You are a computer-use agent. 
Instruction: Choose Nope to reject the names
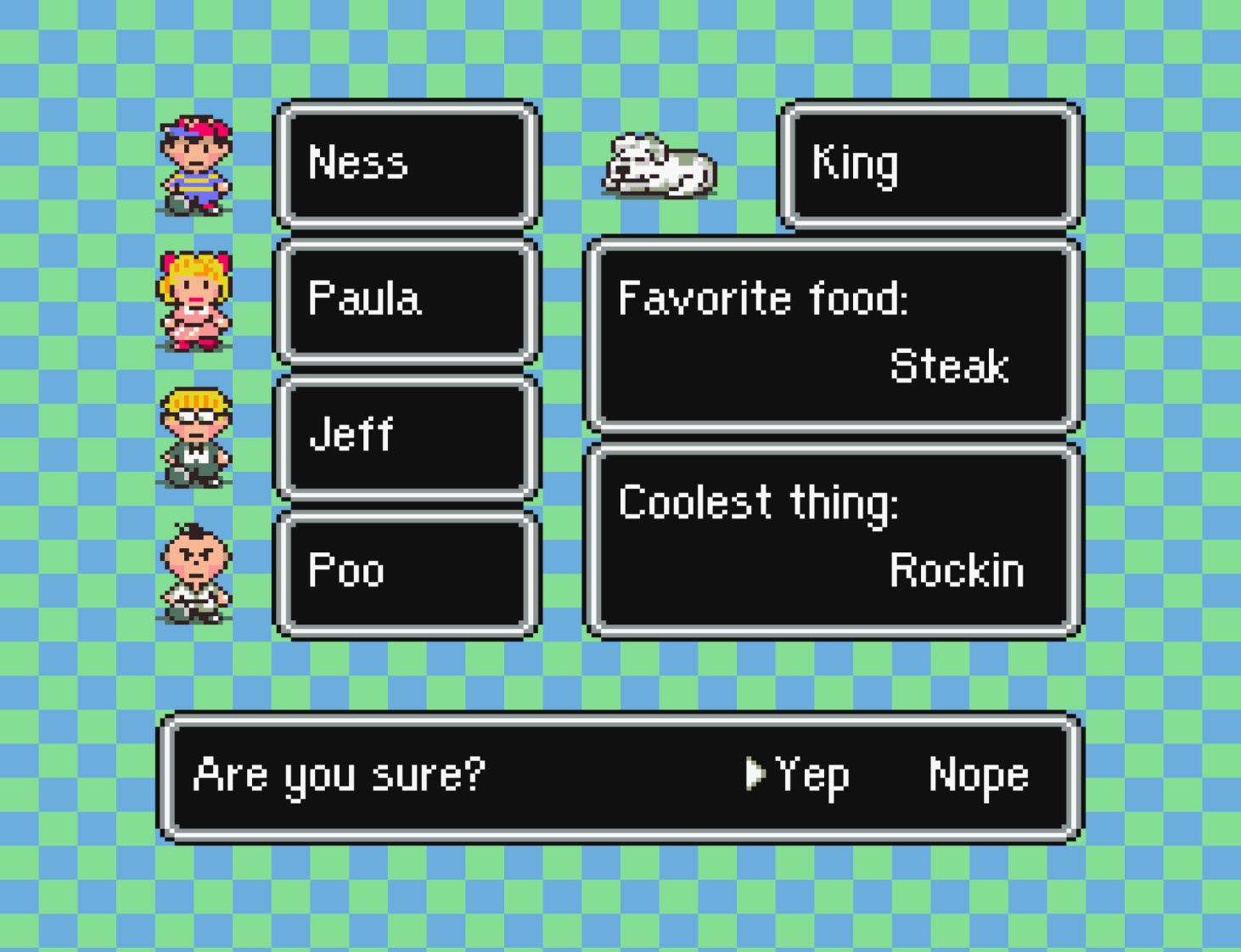pos(978,775)
